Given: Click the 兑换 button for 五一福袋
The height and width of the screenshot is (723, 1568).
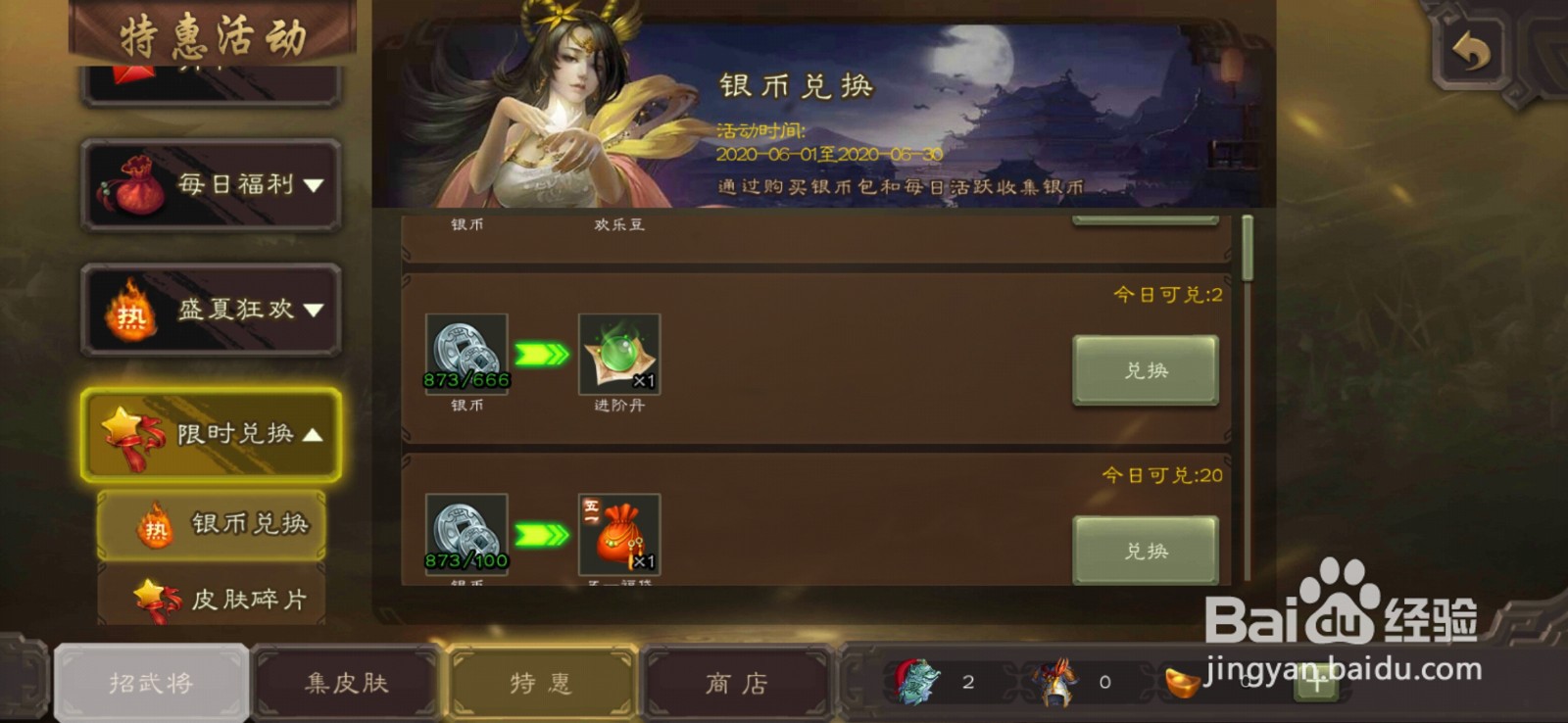Looking at the screenshot, I should (x=1145, y=549).
